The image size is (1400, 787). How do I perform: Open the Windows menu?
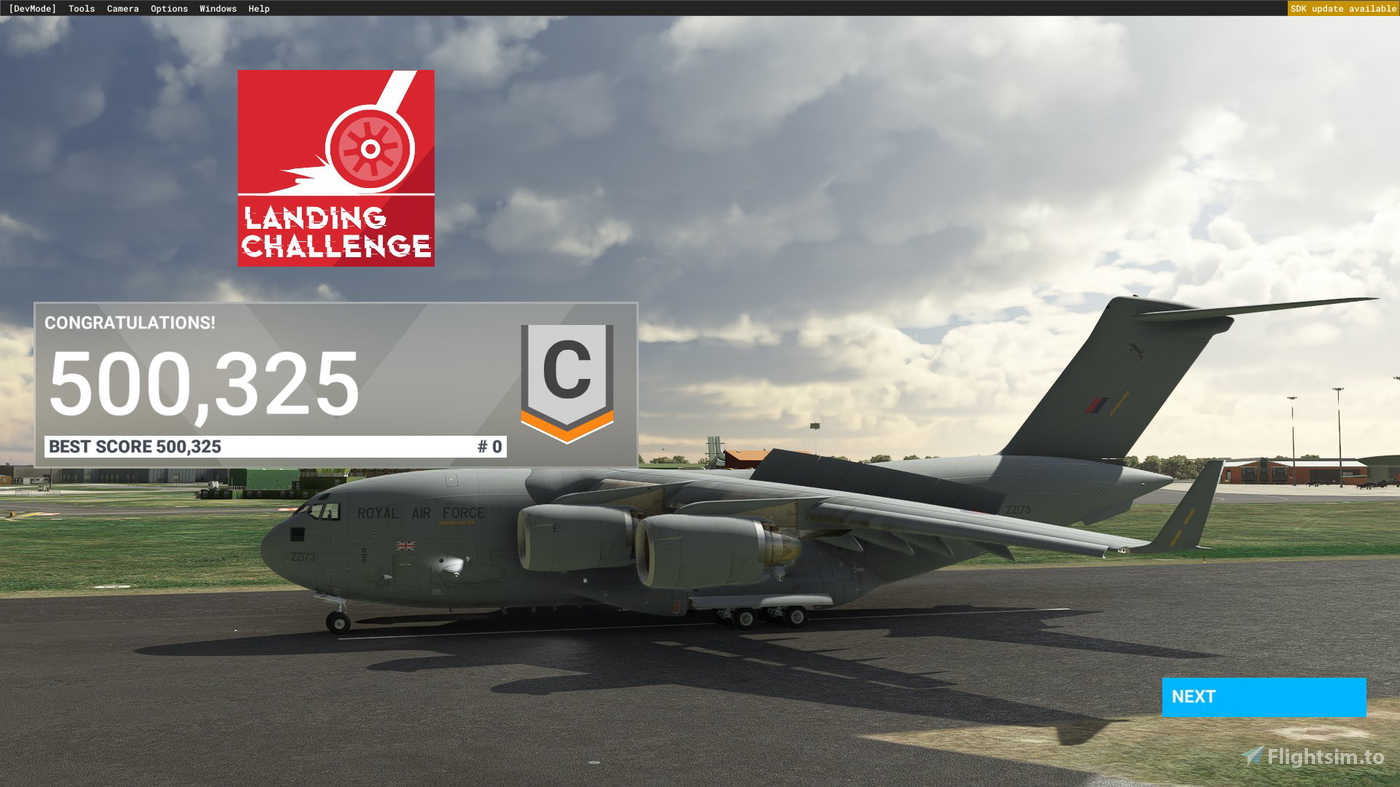(217, 8)
